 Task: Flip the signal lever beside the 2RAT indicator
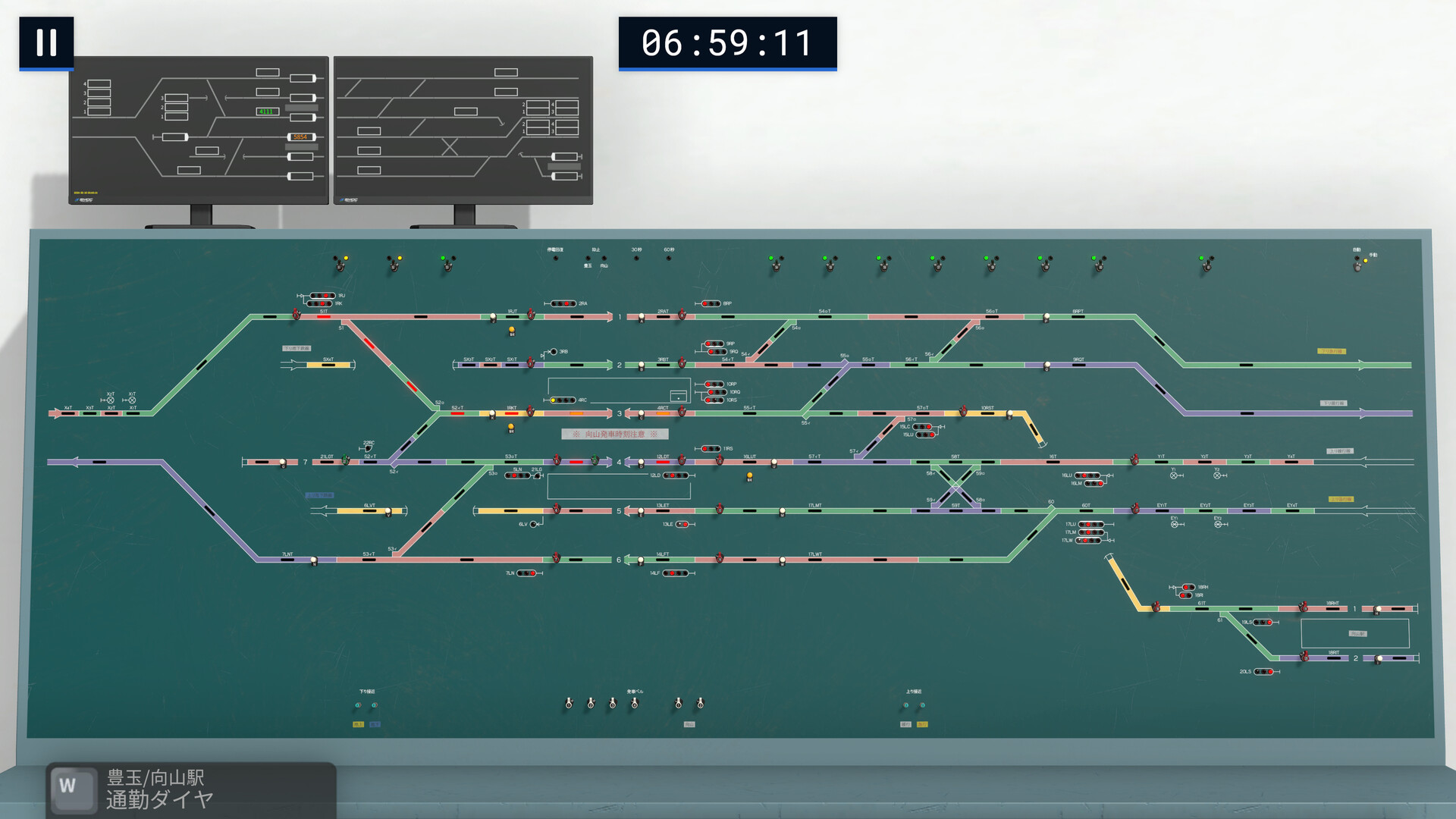point(682,315)
